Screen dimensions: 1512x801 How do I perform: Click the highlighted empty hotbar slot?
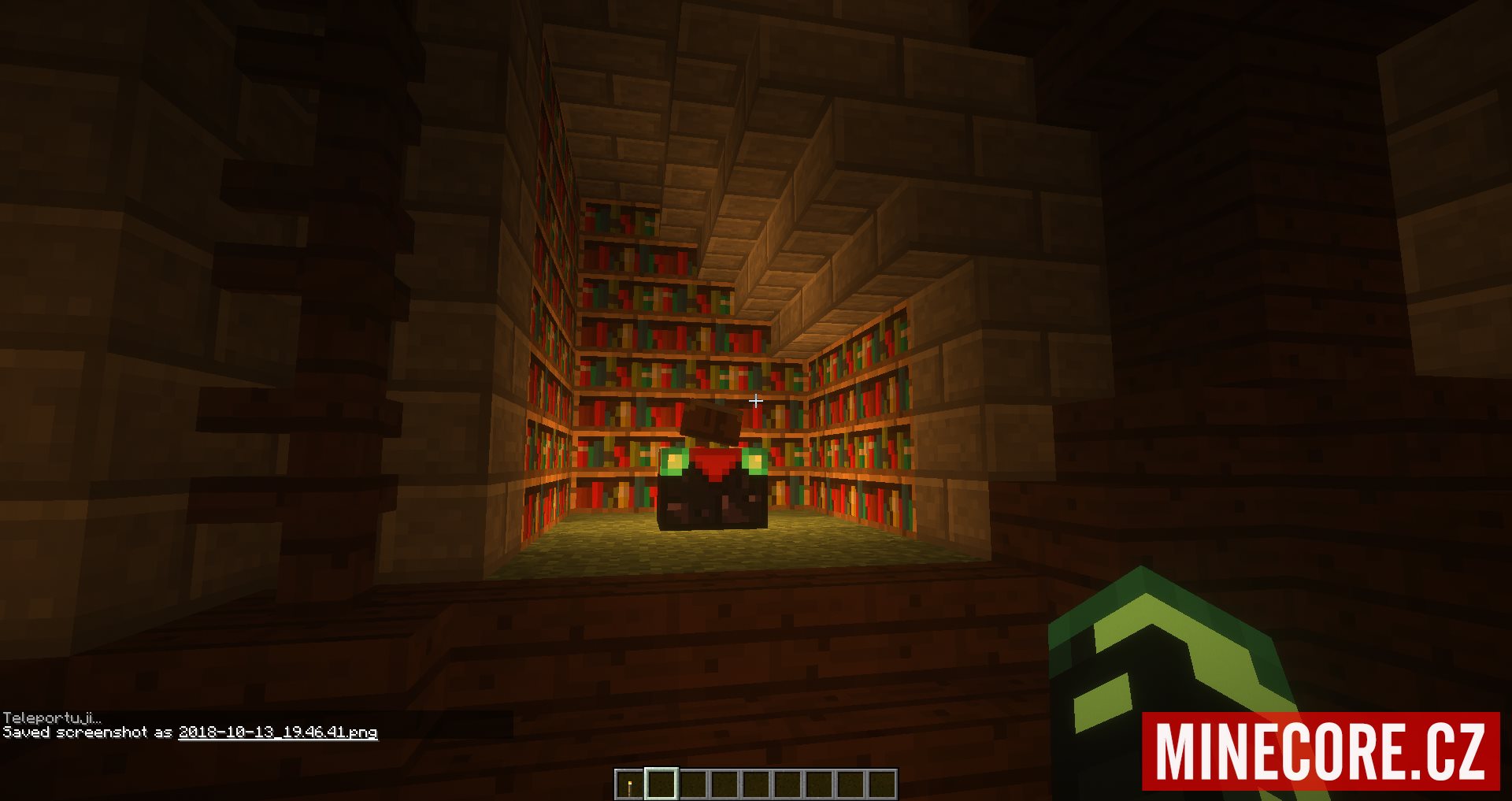point(661,784)
